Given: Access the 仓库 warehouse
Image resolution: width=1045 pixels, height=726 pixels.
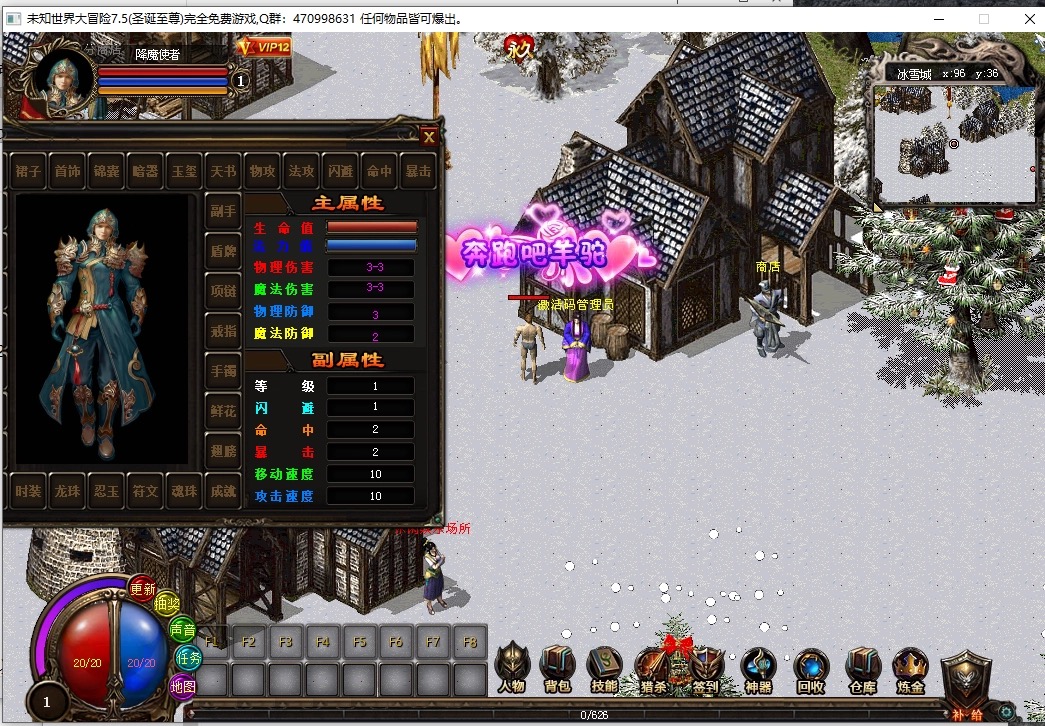Looking at the screenshot, I should click(862, 667).
